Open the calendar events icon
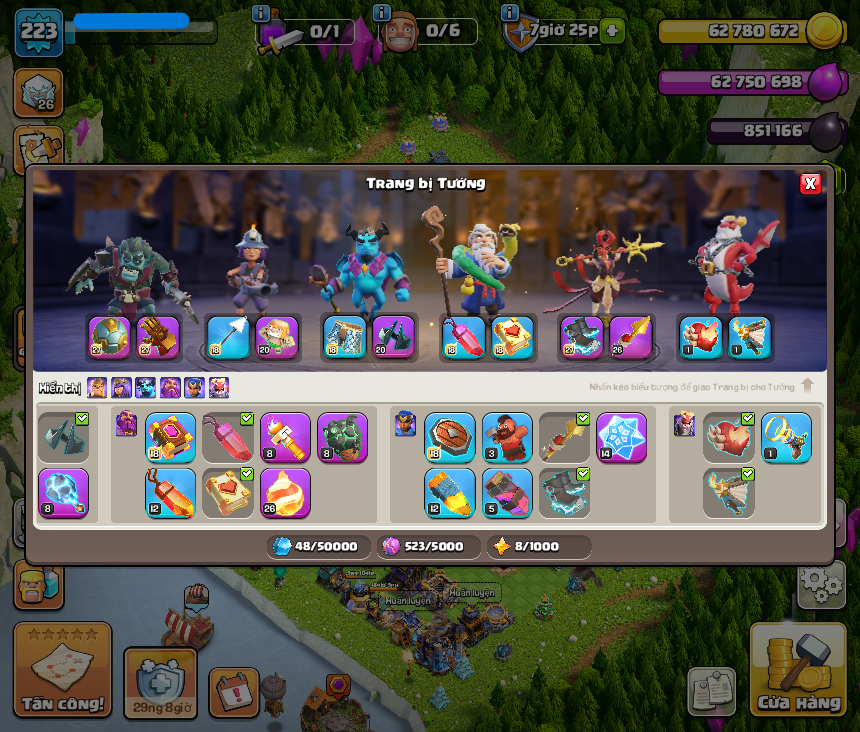This screenshot has width=860, height=732. [x=234, y=692]
